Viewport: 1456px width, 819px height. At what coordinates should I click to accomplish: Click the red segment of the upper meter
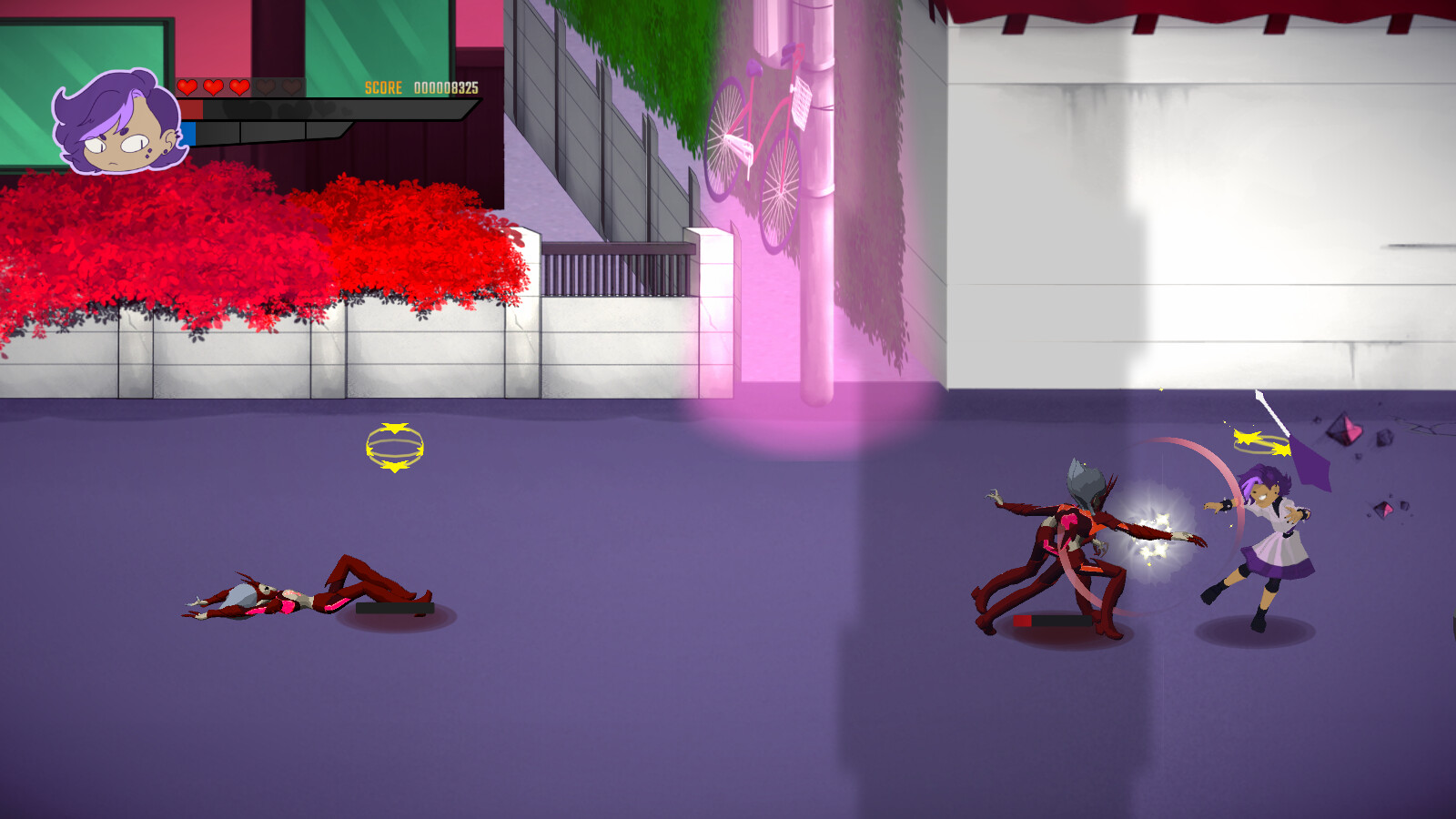pyautogui.click(x=192, y=109)
